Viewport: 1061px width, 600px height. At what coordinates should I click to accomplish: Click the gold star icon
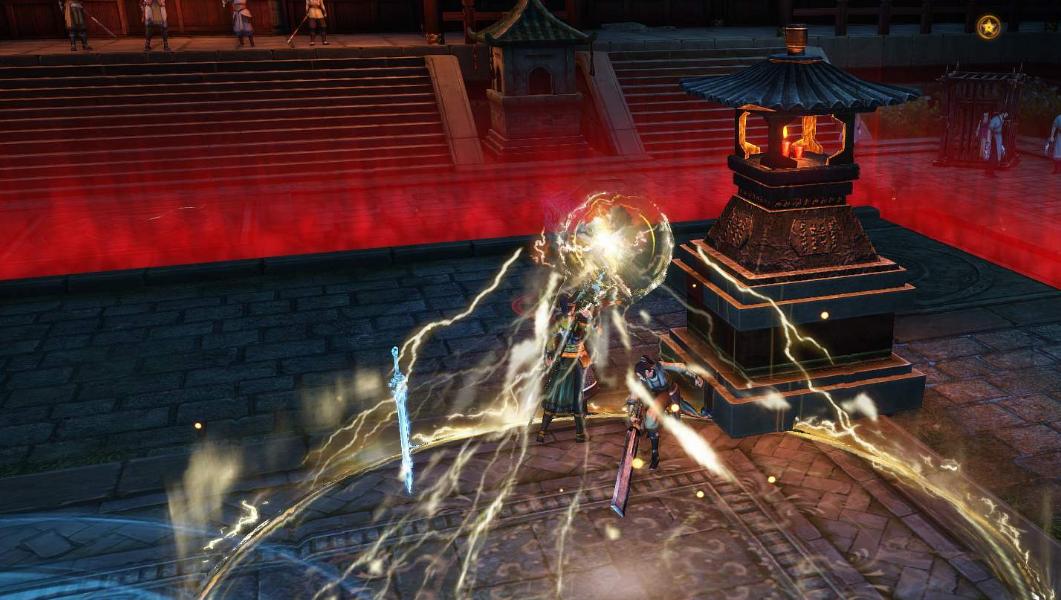click(x=989, y=27)
